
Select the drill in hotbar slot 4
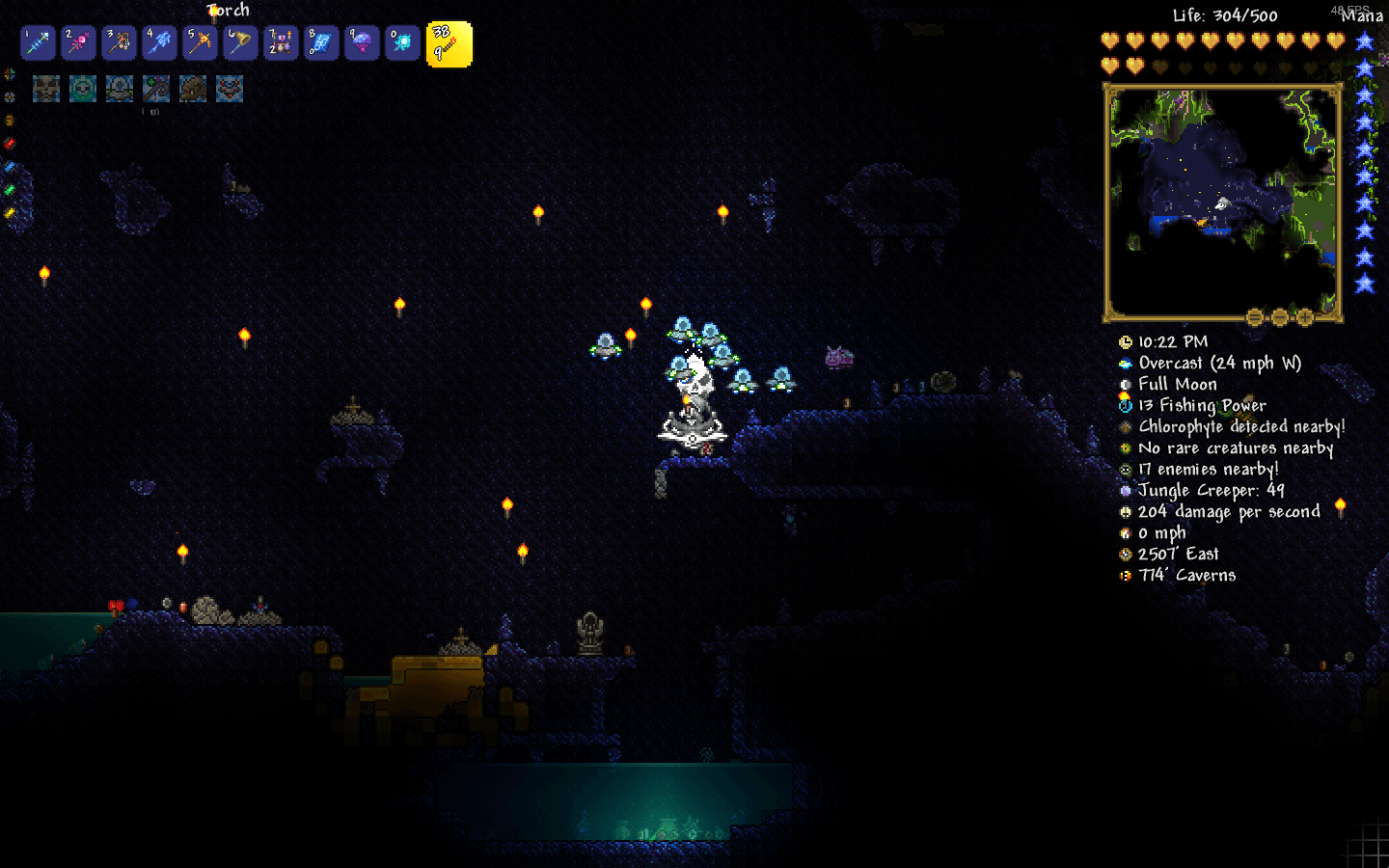tap(159, 43)
